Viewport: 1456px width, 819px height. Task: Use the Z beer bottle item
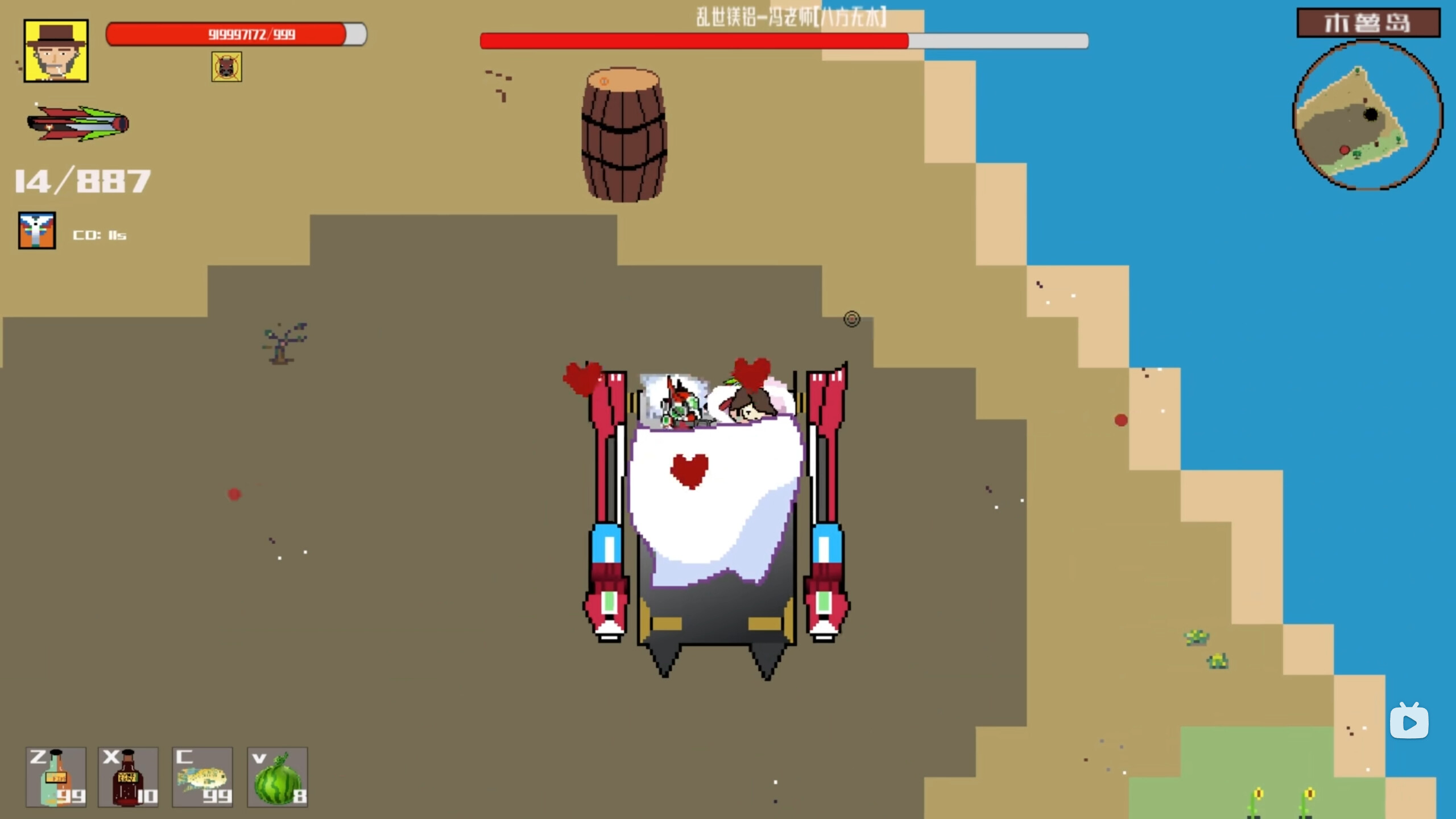tap(55, 777)
